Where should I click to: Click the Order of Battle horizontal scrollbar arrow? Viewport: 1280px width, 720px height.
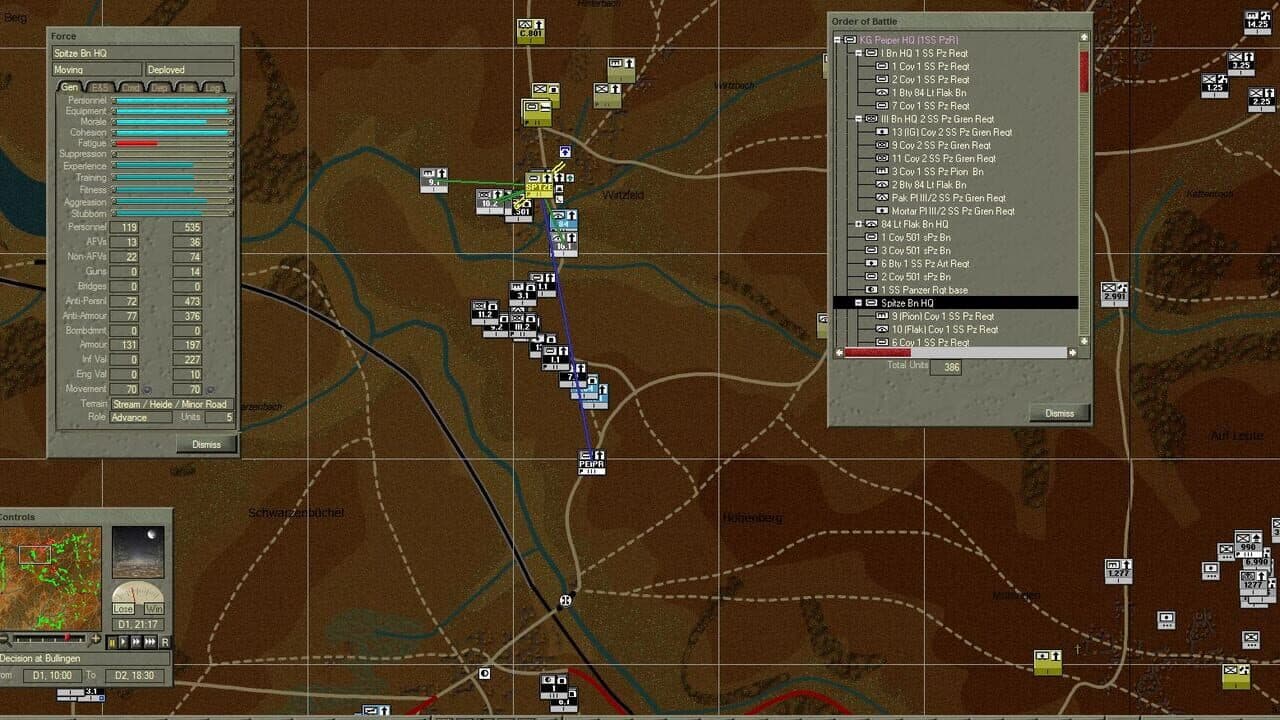tap(1071, 352)
